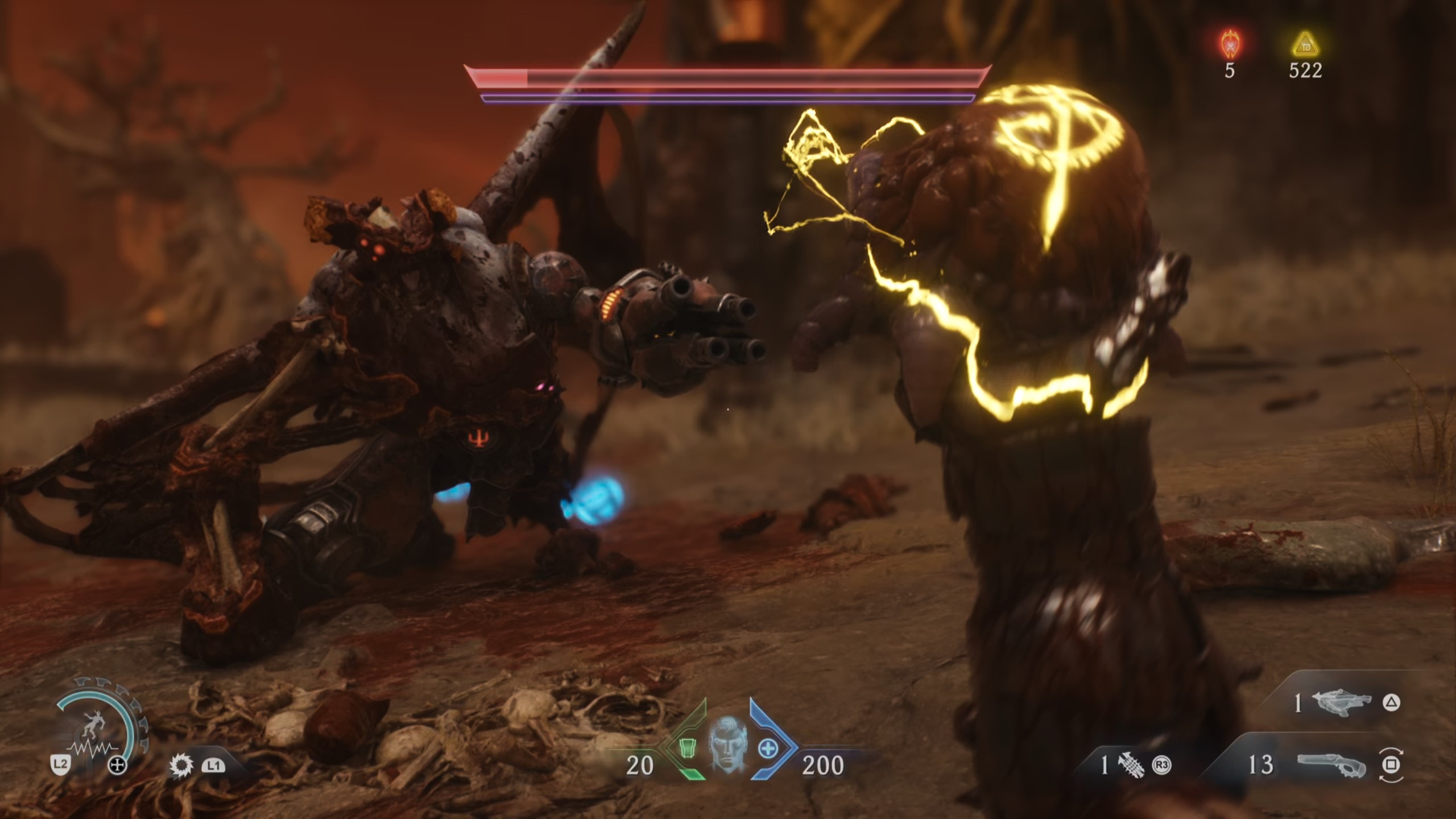Click the green armor icon
This screenshot has width=1456, height=819.
(689, 749)
